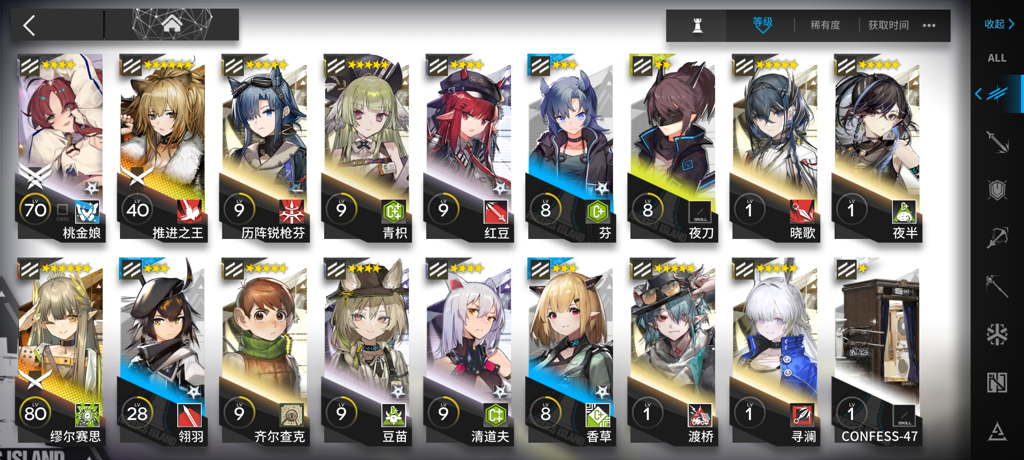Choose the 缪尔赛思 operator card
The image size is (1024, 460).
pyautogui.click(x=60, y=345)
